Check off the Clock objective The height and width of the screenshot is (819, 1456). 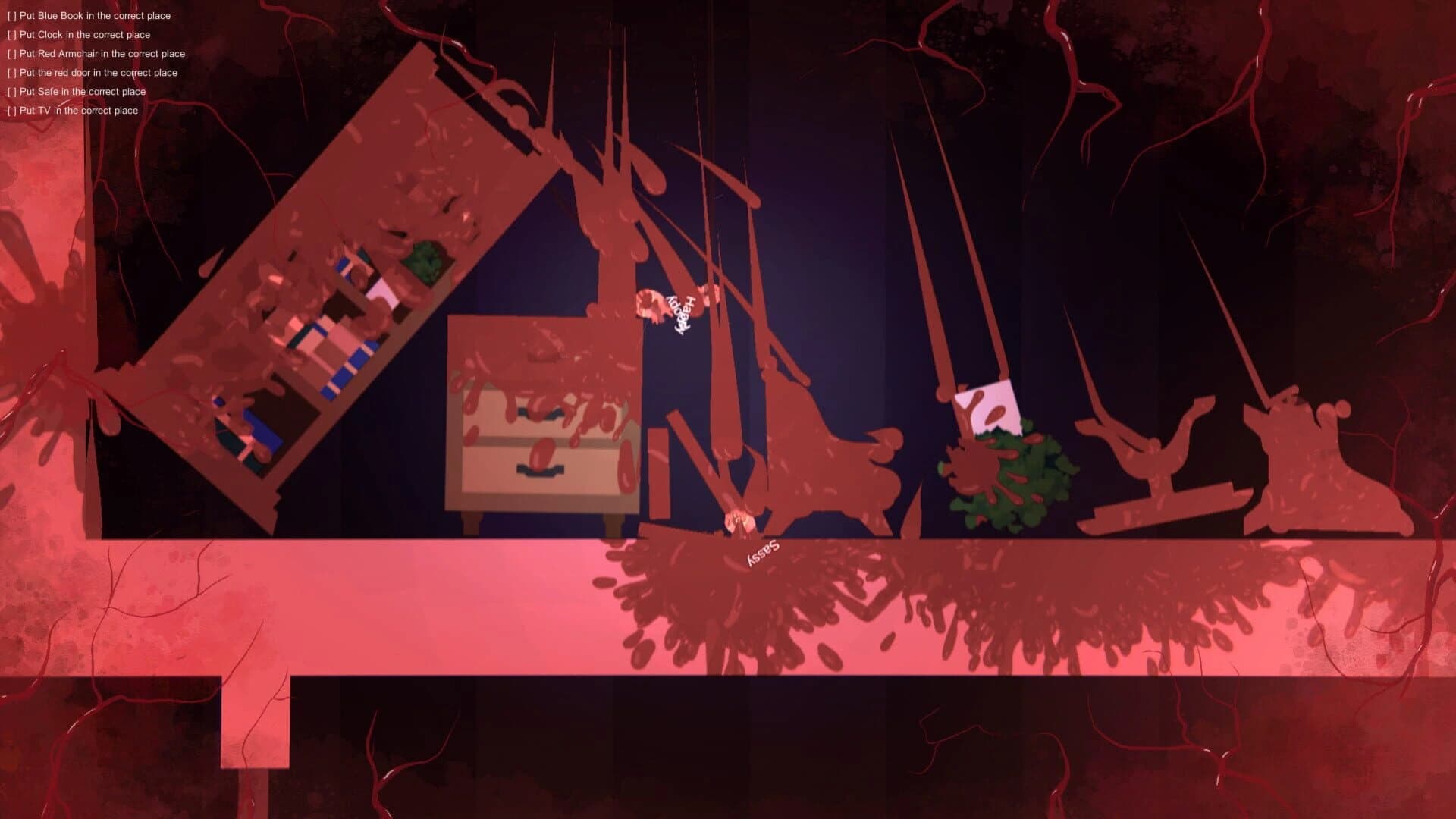point(11,34)
